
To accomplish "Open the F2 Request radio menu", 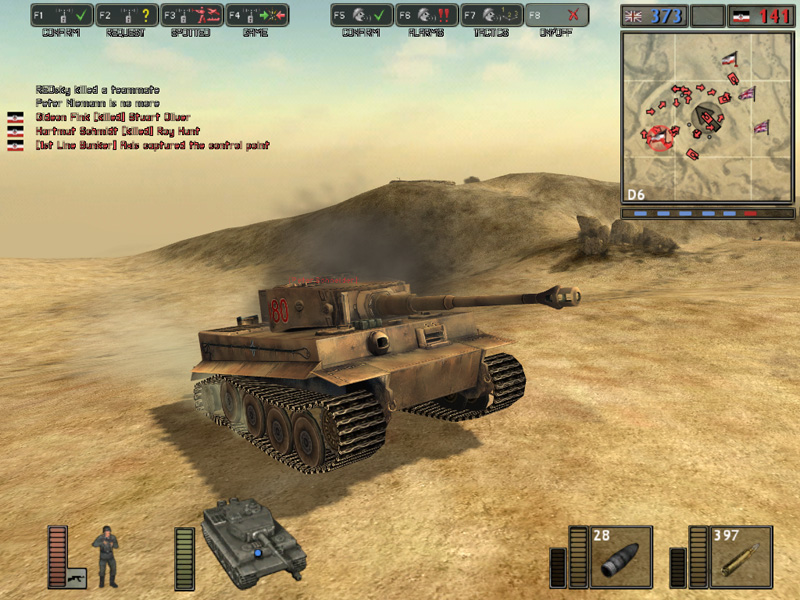I will (127, 15).
